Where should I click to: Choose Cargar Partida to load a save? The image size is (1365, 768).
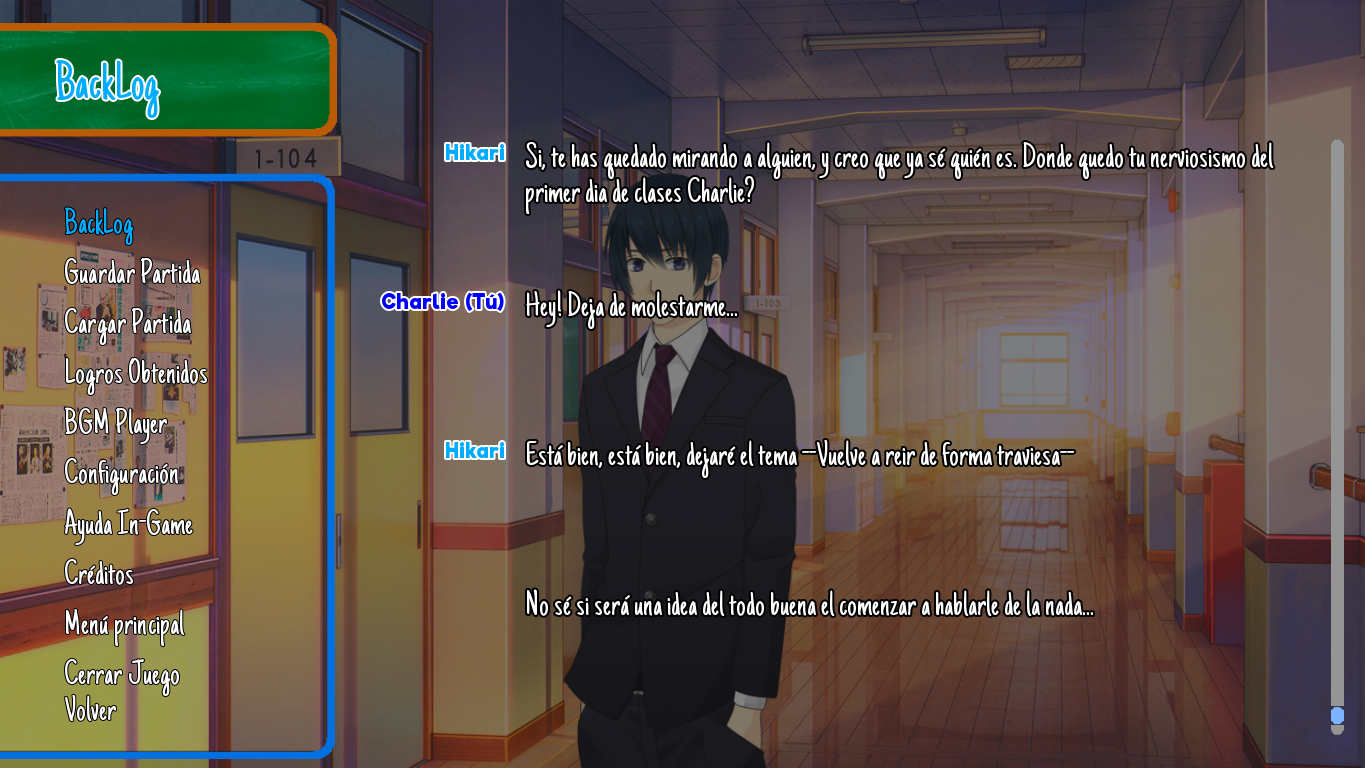pyautogui.click(x=127, y=323)
